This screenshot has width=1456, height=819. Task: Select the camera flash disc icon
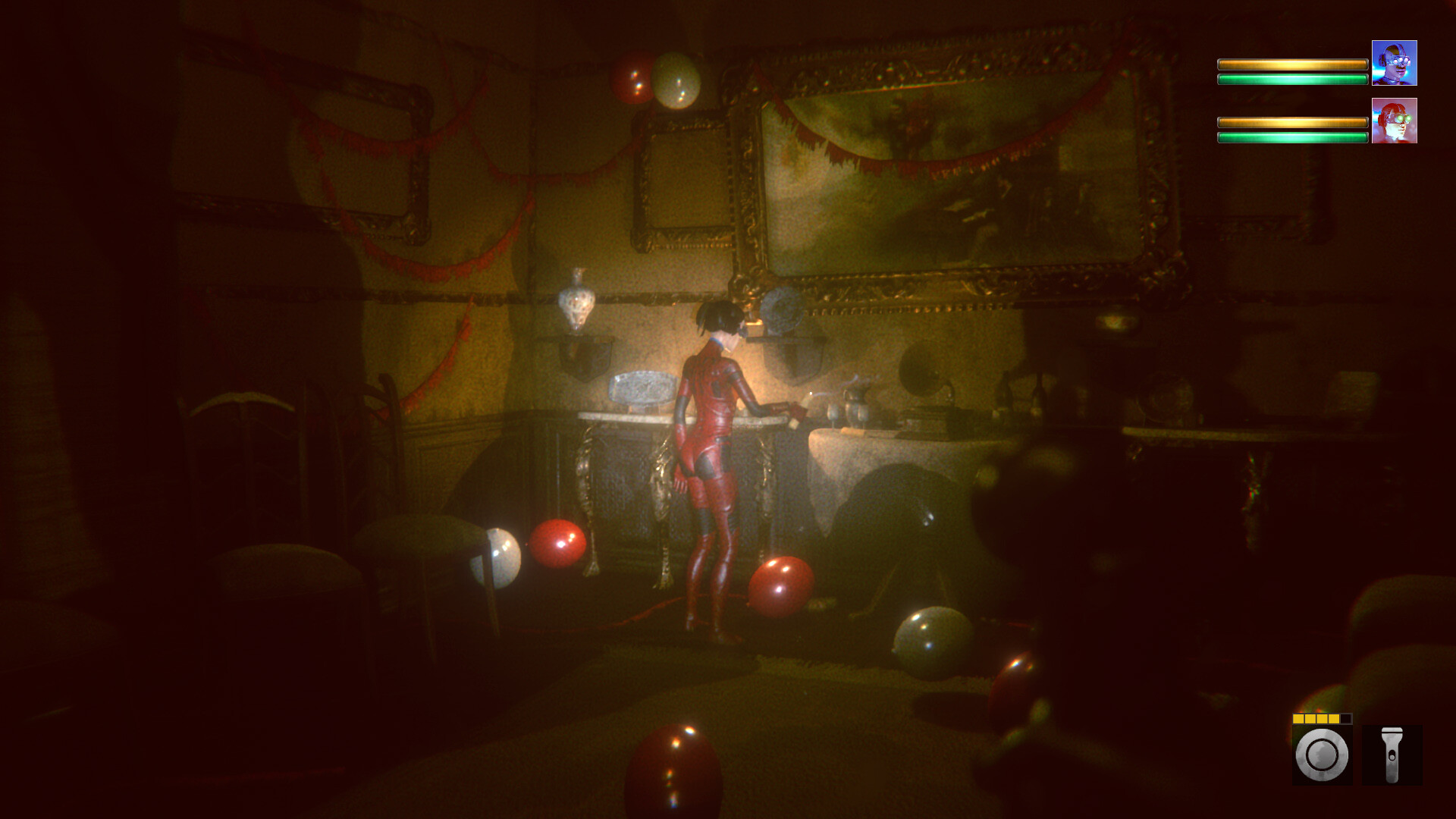click(x=1320, y=755)
